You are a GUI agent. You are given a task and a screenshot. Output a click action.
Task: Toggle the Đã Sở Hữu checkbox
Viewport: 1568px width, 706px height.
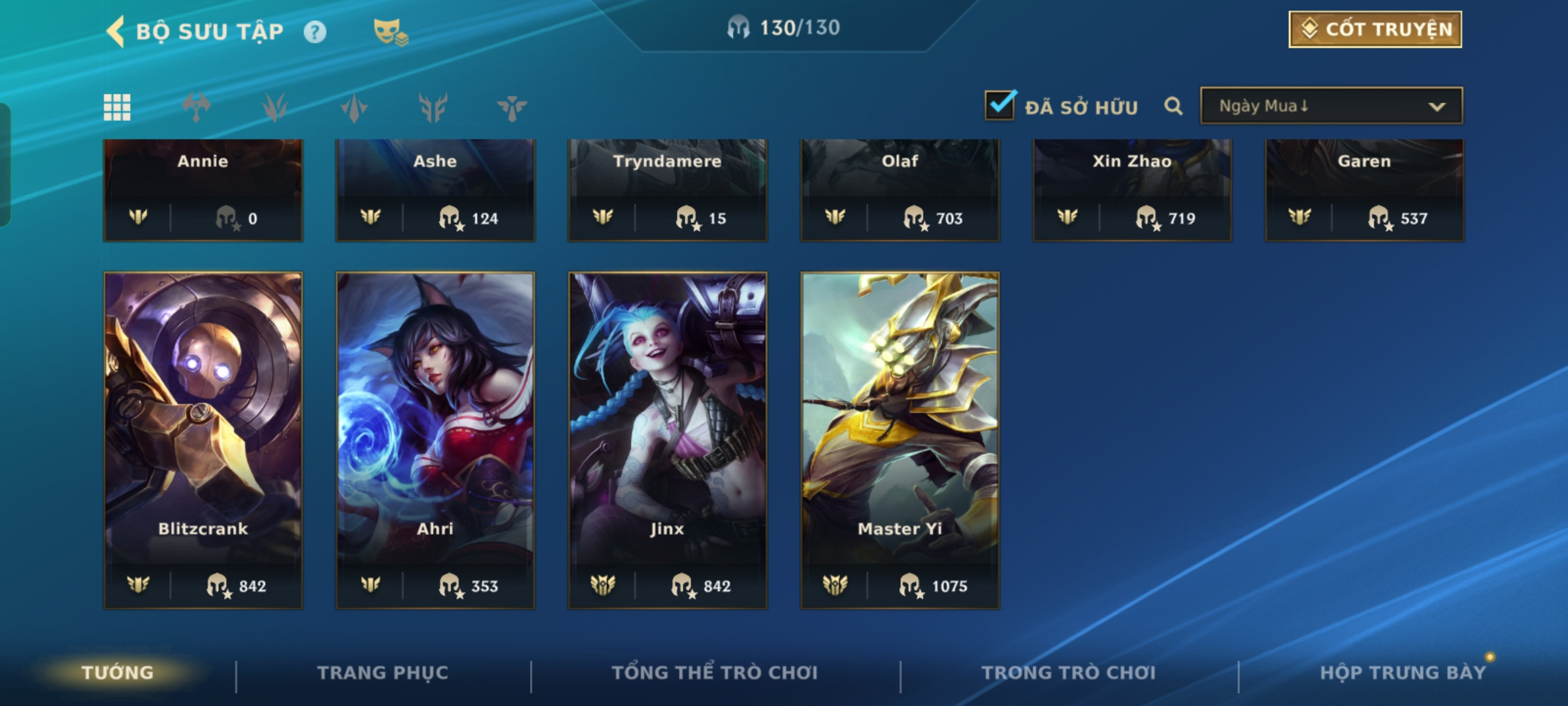1000,106
